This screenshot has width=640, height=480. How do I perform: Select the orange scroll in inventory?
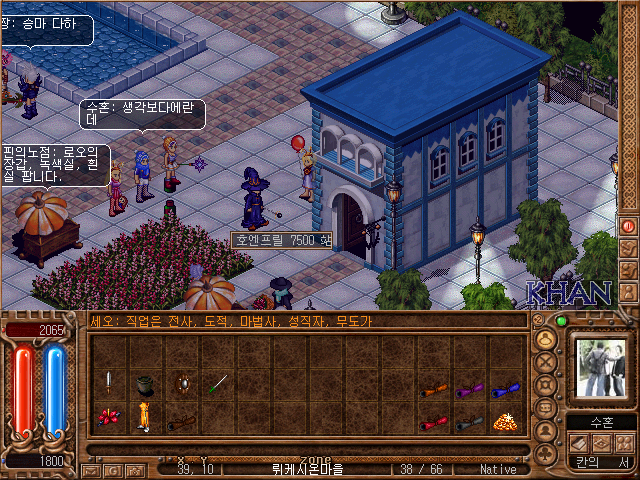[433, 390]
